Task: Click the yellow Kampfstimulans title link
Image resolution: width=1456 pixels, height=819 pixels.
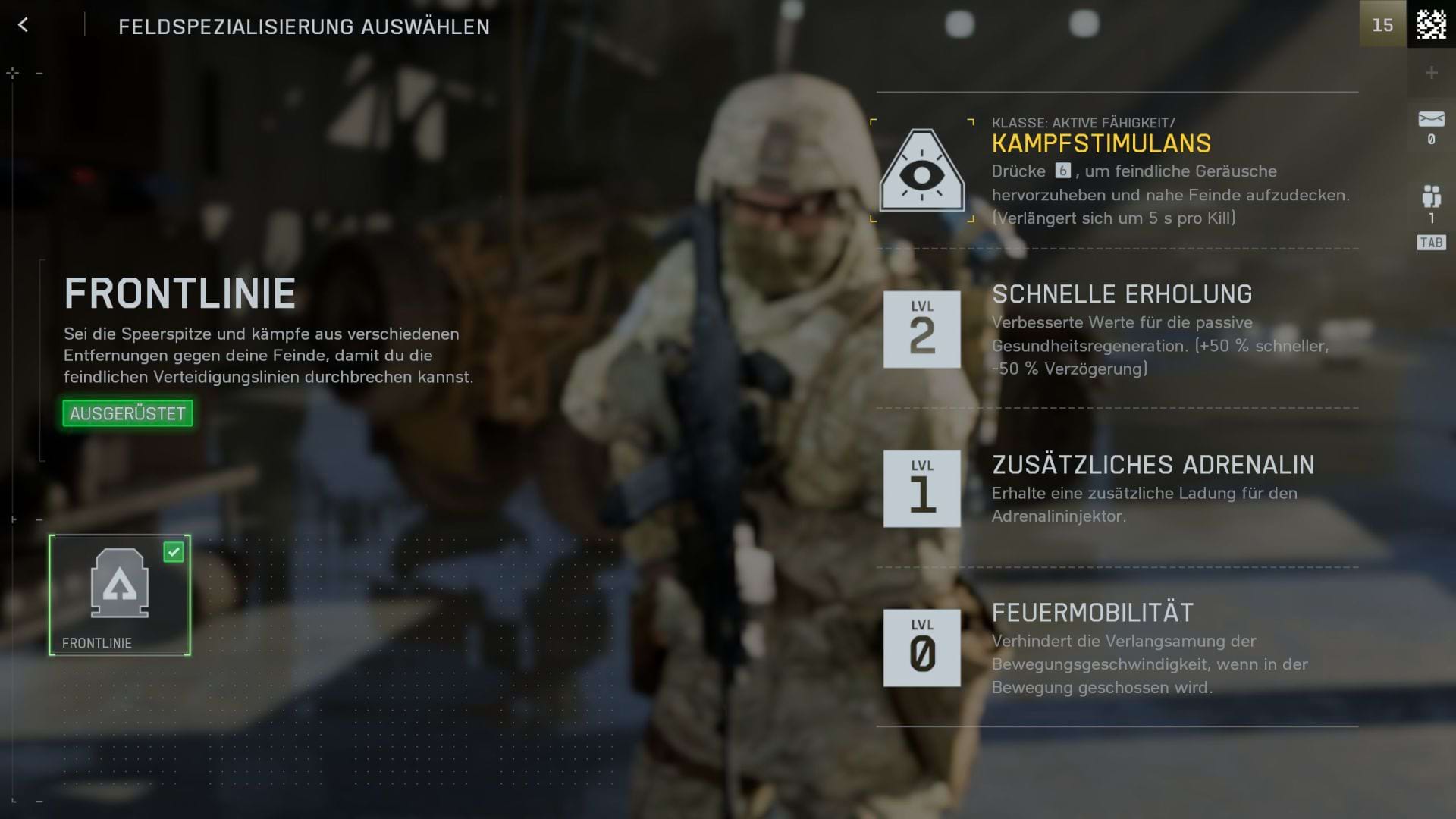Action: pos(1101,143)
